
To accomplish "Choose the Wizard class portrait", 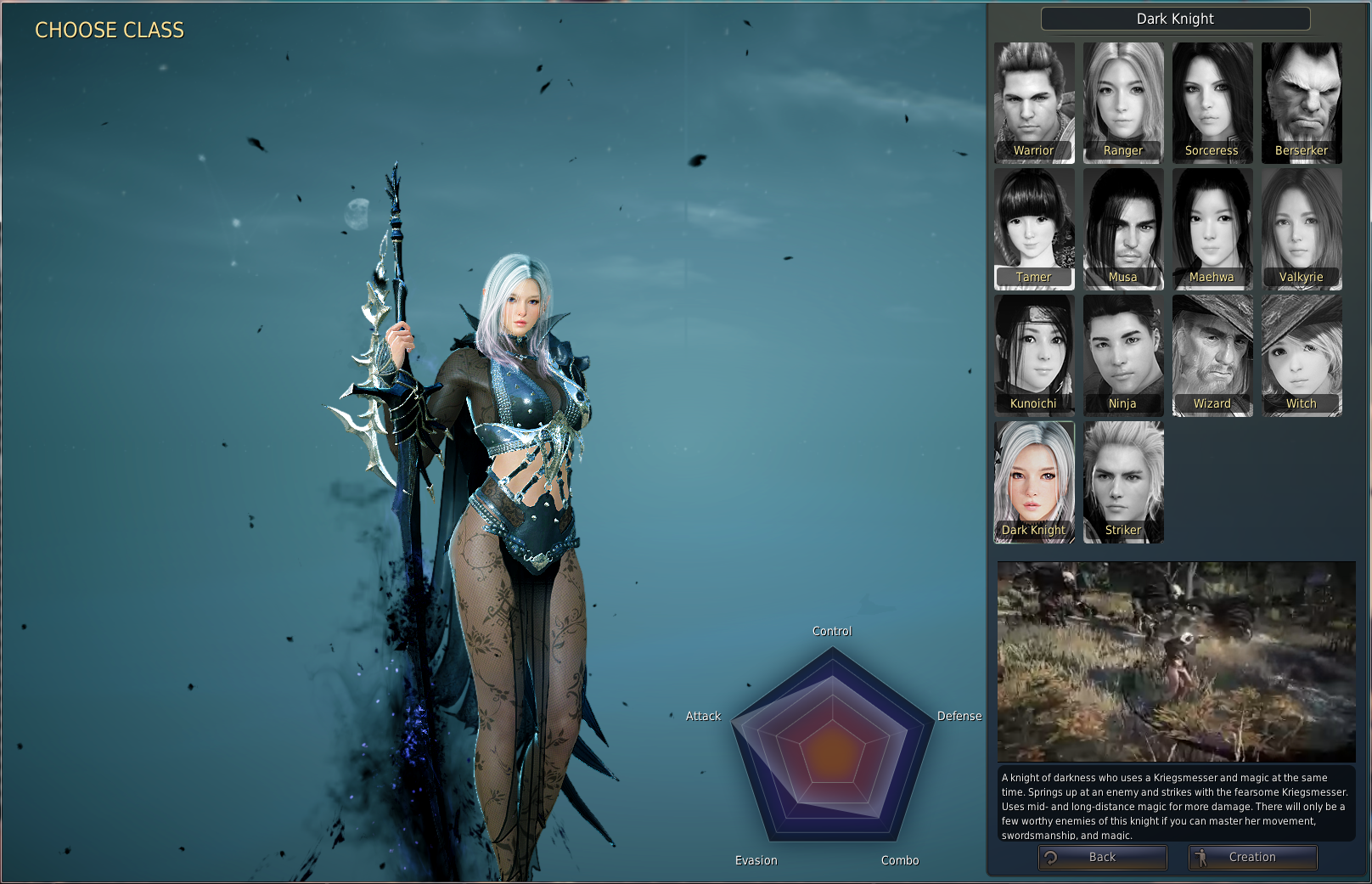I will (x=1212, y=355).
